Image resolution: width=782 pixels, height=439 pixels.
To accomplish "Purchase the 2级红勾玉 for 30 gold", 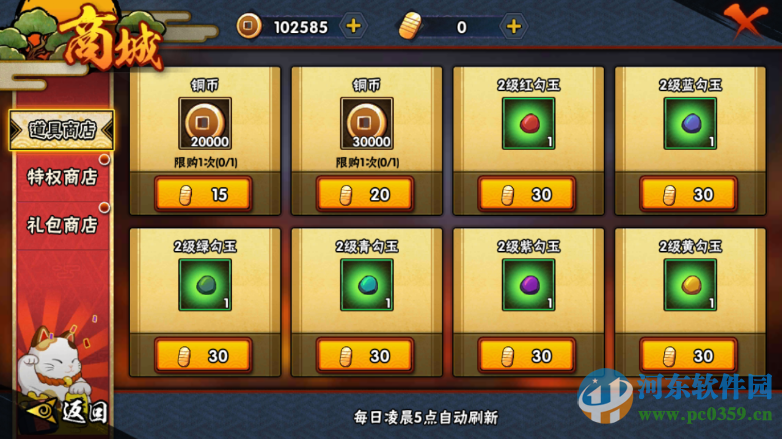I will pyautogui.click(x=527, y=194).
